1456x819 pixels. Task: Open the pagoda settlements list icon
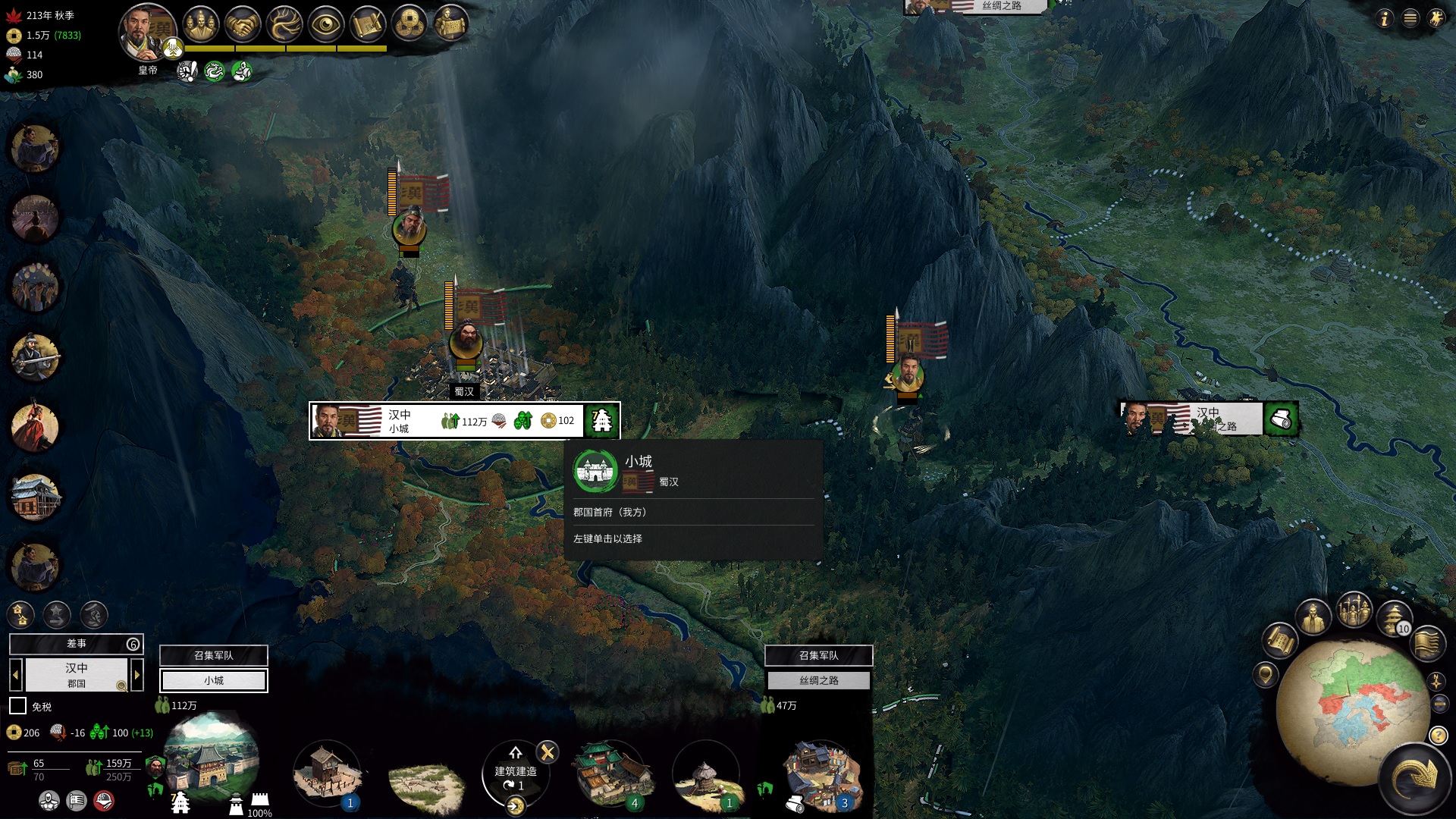tap(1393, 616)
